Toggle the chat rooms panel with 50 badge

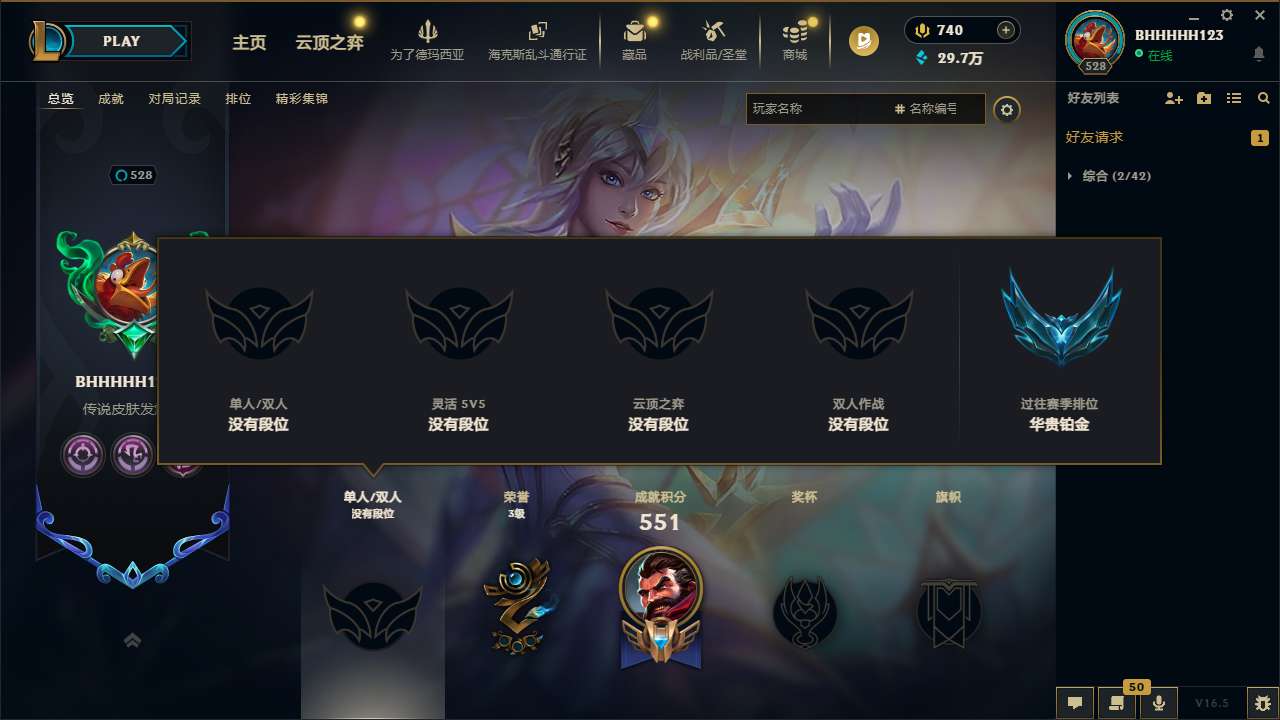(x=1117, y=703)
